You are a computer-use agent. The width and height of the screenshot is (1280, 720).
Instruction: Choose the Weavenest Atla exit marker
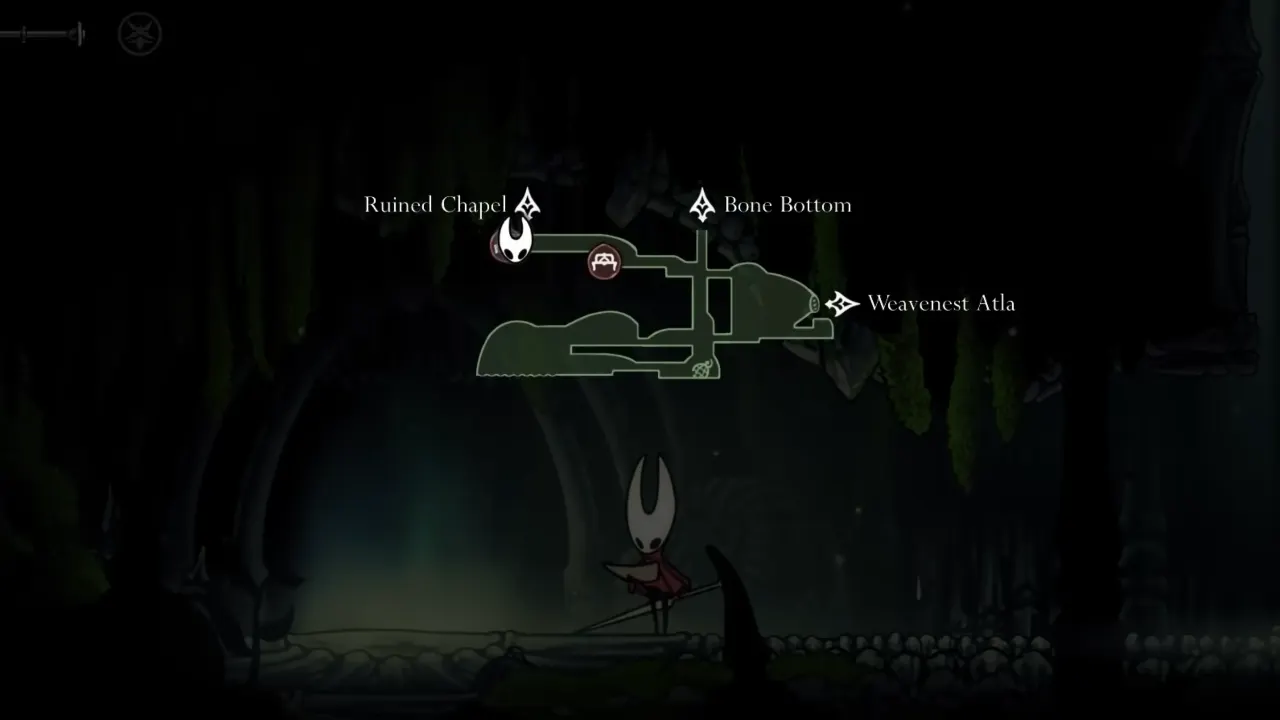(x=843, y=303)
